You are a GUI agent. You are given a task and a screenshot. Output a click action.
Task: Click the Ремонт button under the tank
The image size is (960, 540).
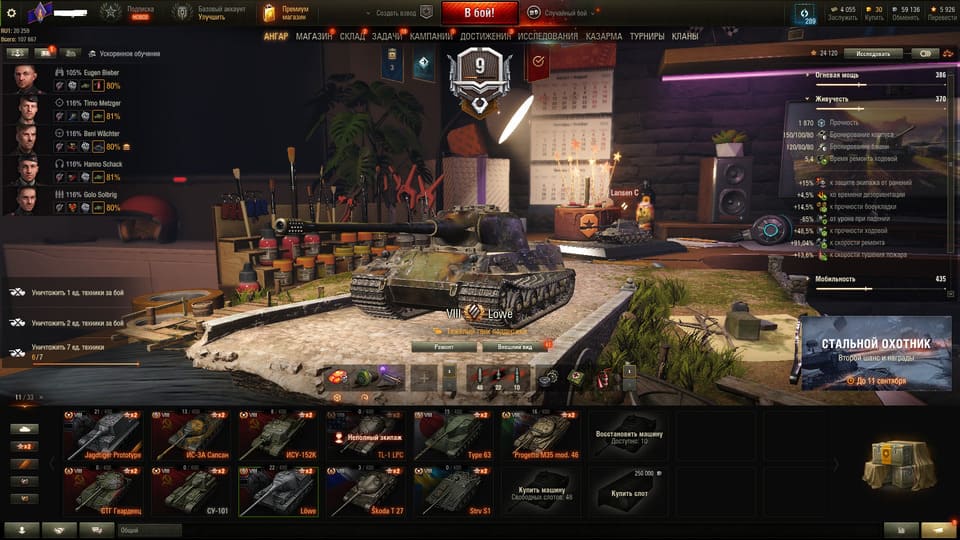443,346
